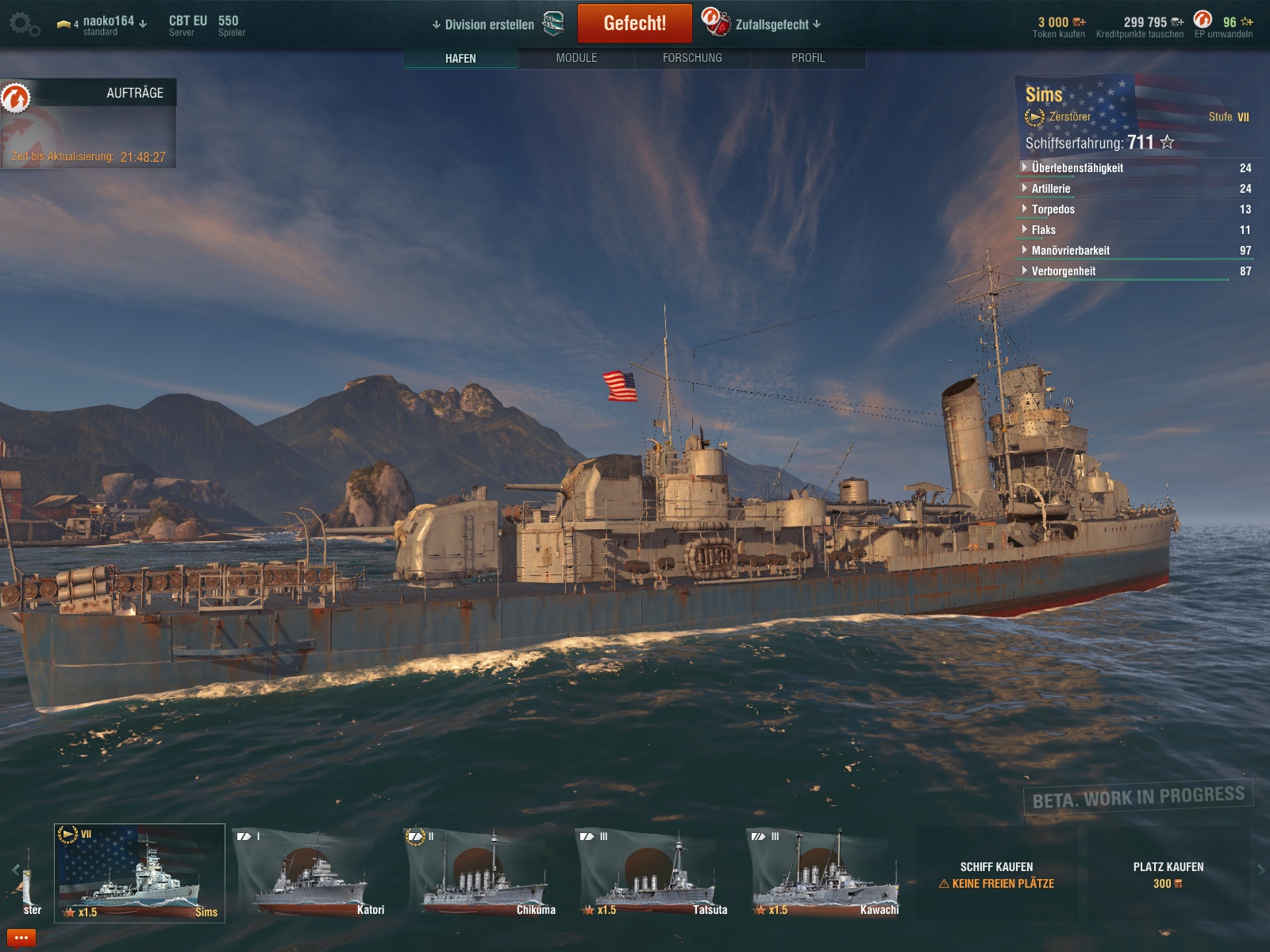Expand the Torpedos stat row
Screen dimensions: 1270x952
(1053, 209)
